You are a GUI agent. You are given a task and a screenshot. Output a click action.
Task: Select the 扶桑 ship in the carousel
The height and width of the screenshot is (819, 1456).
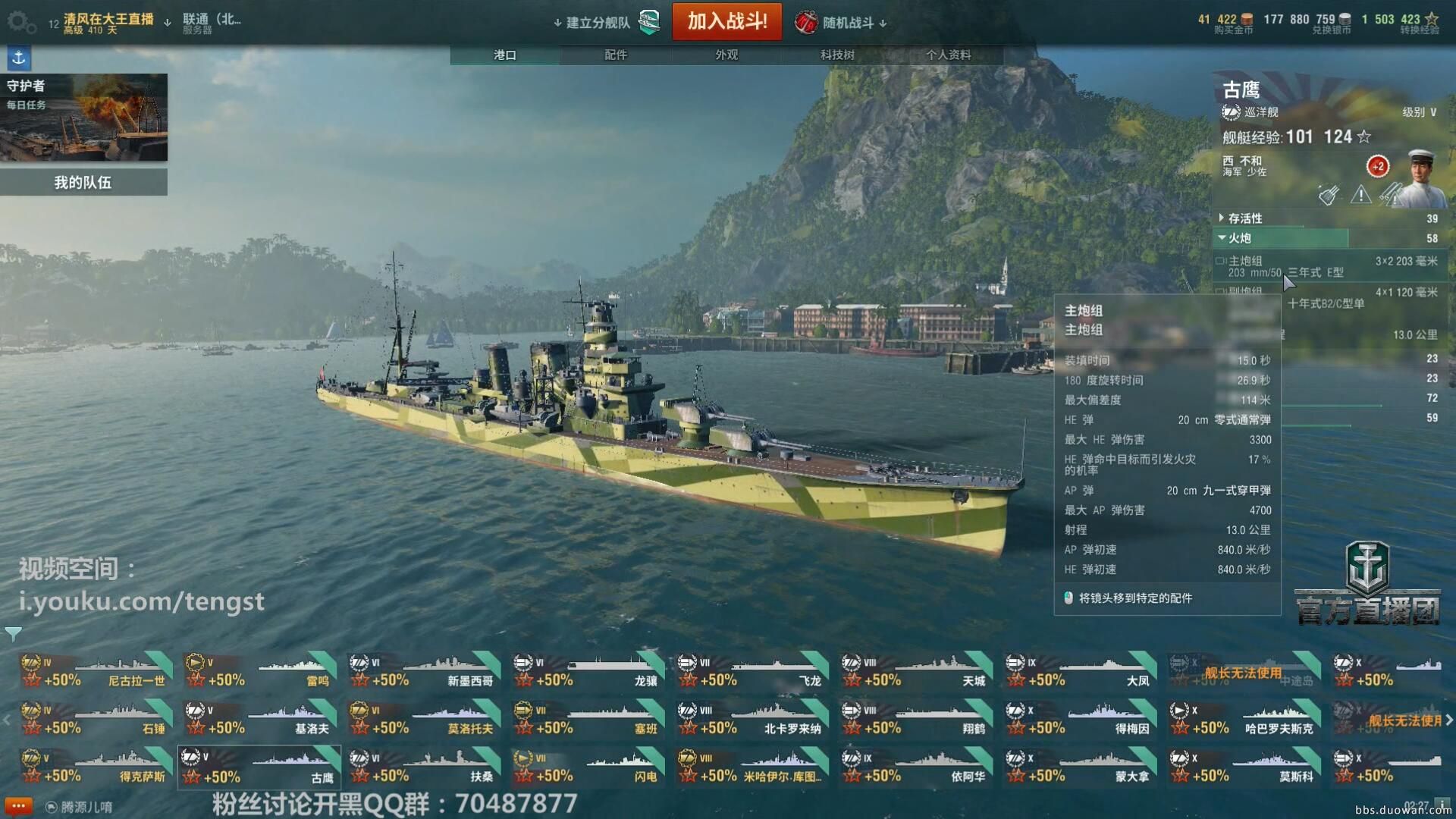[x=423, y=767]
